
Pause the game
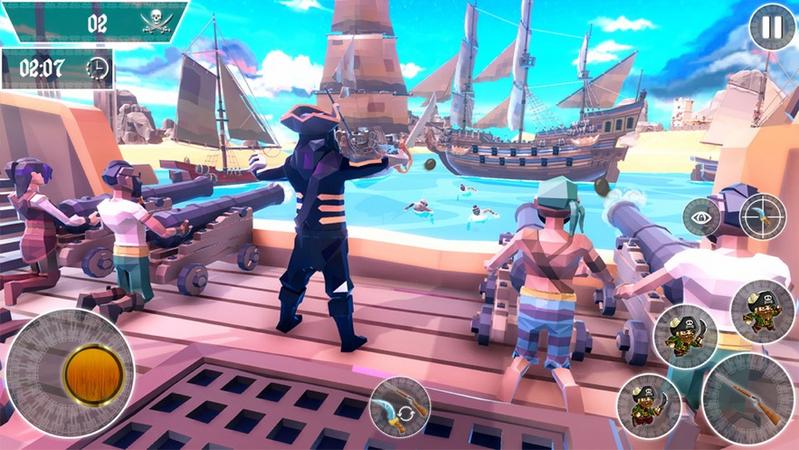(772, 27)
